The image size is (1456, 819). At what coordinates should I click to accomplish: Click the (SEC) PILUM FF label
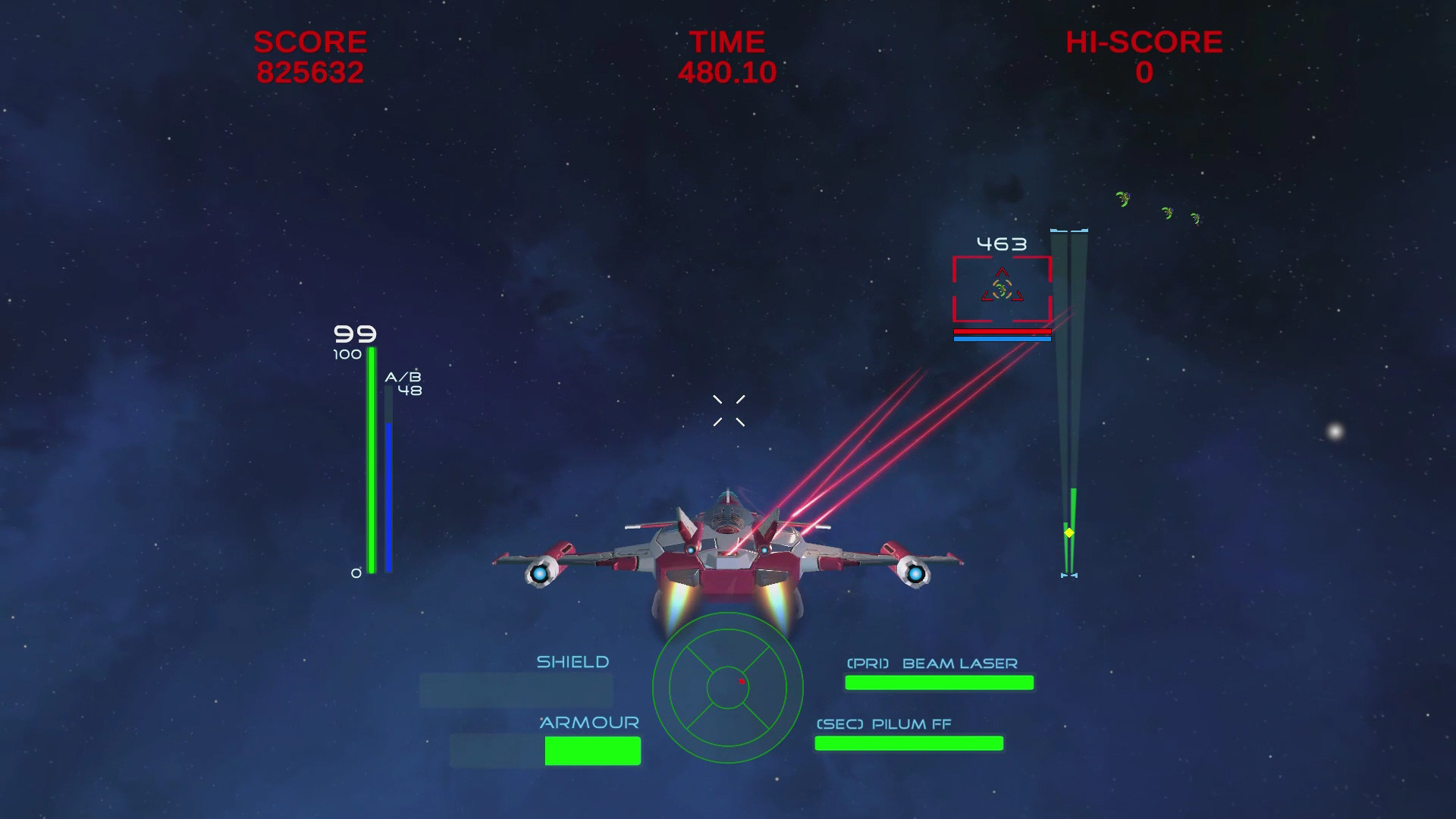883,724
